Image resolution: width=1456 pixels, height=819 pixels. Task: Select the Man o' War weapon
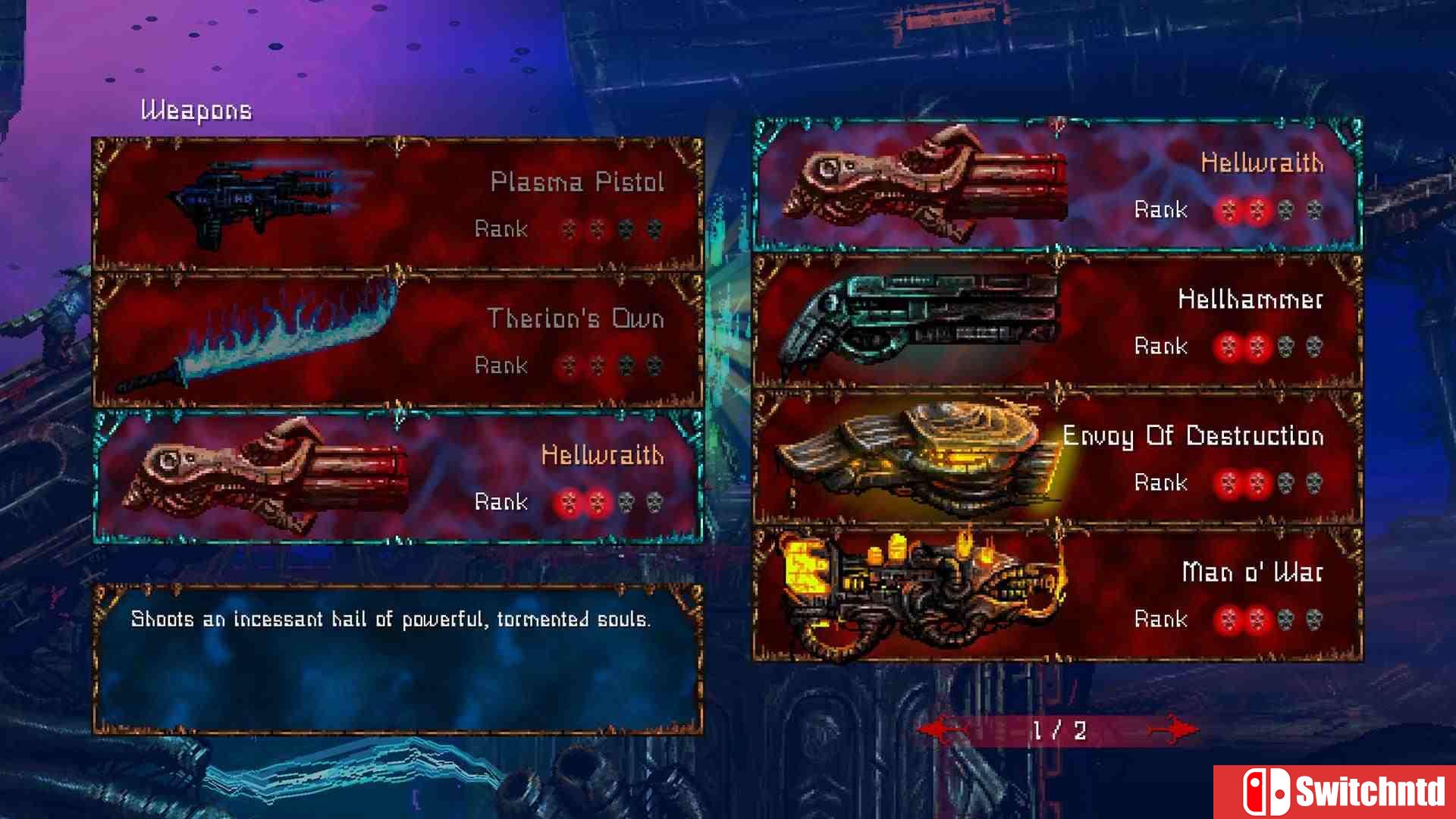[x=1057, y=595]
